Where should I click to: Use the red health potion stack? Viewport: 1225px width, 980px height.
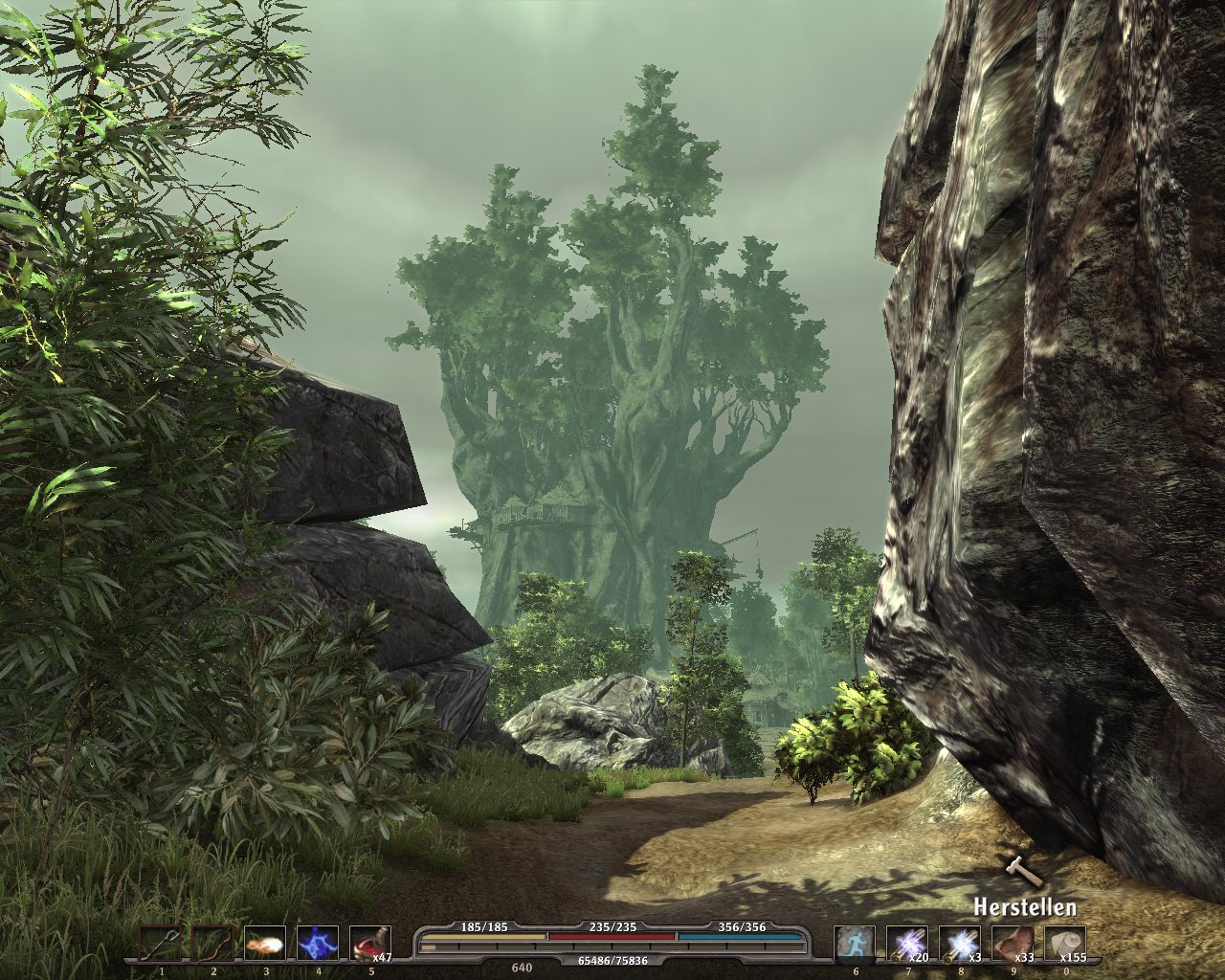369,944
